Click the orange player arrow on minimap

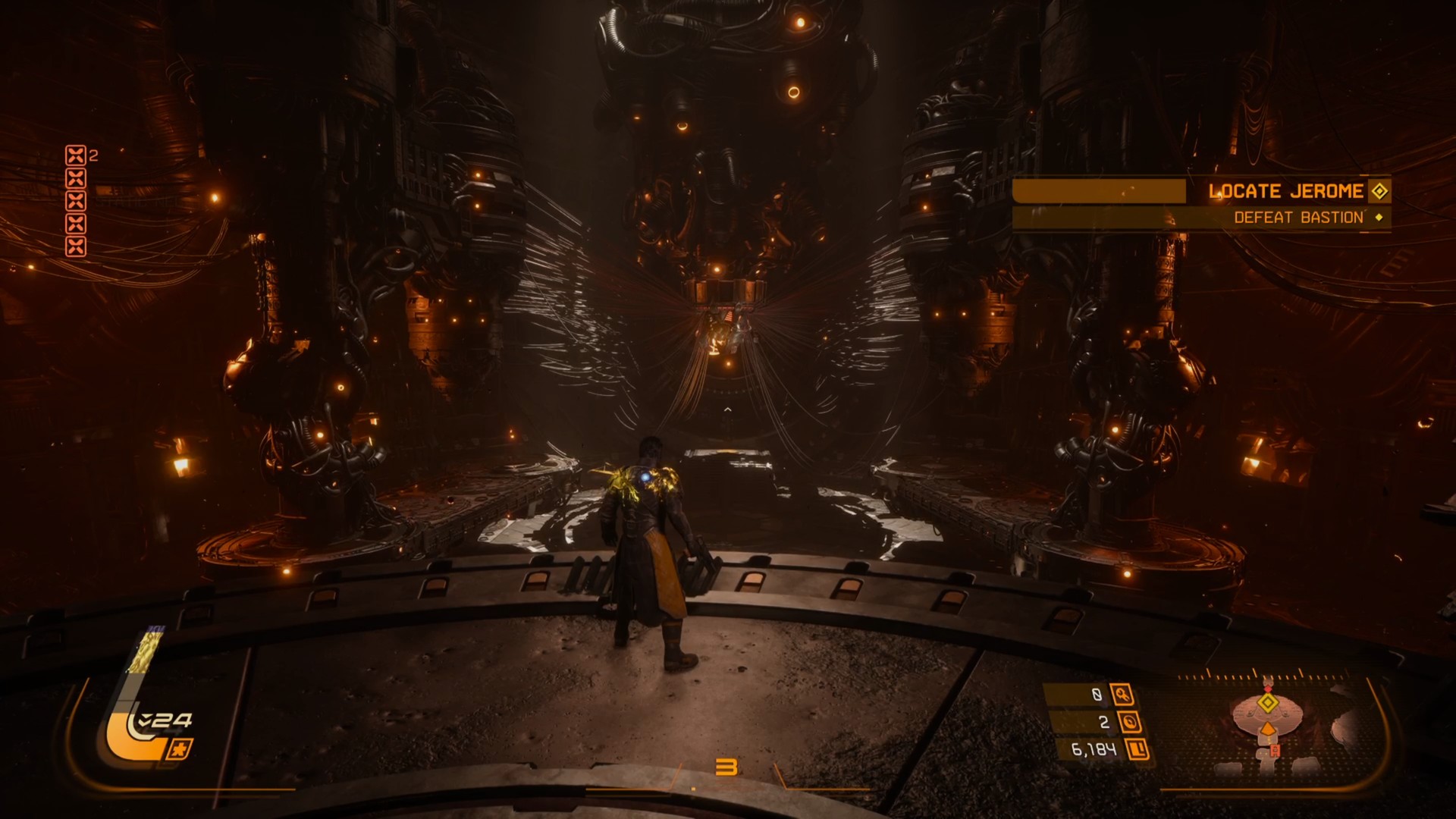click(1267, 730)
